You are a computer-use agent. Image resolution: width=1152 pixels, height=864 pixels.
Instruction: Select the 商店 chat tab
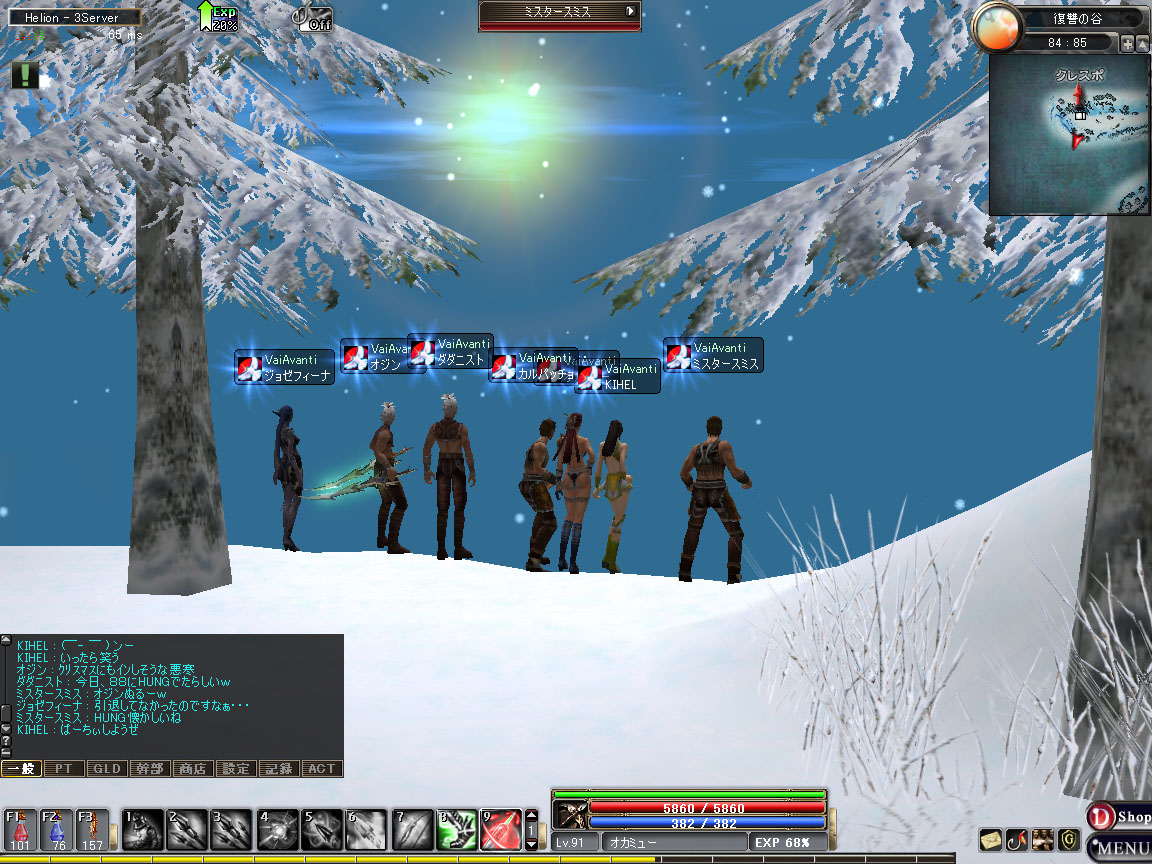(192, 769)
